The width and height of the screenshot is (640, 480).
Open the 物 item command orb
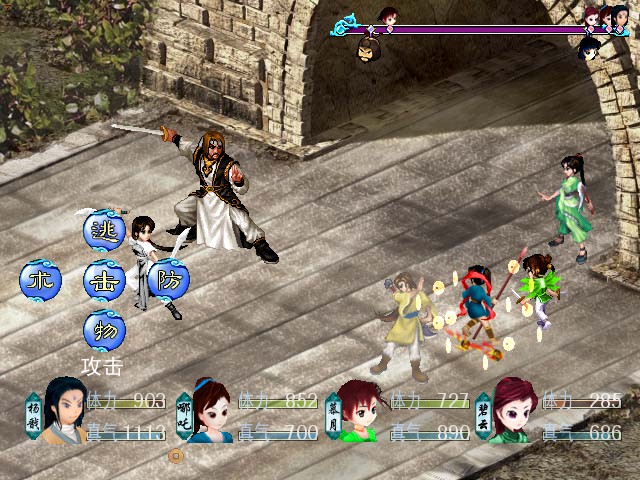(x=104, y=329)
